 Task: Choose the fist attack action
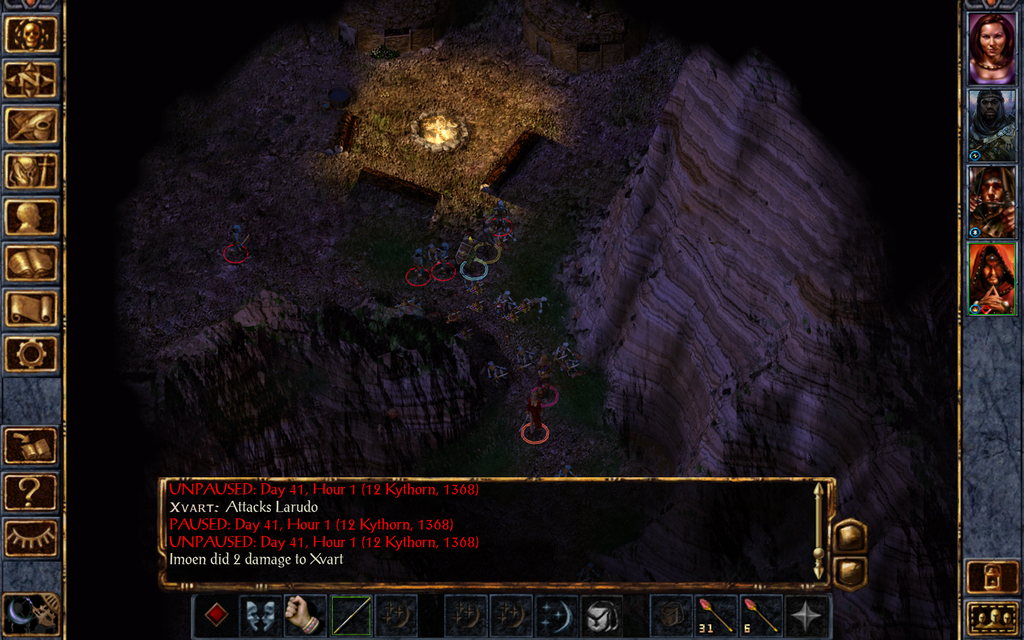305,614
